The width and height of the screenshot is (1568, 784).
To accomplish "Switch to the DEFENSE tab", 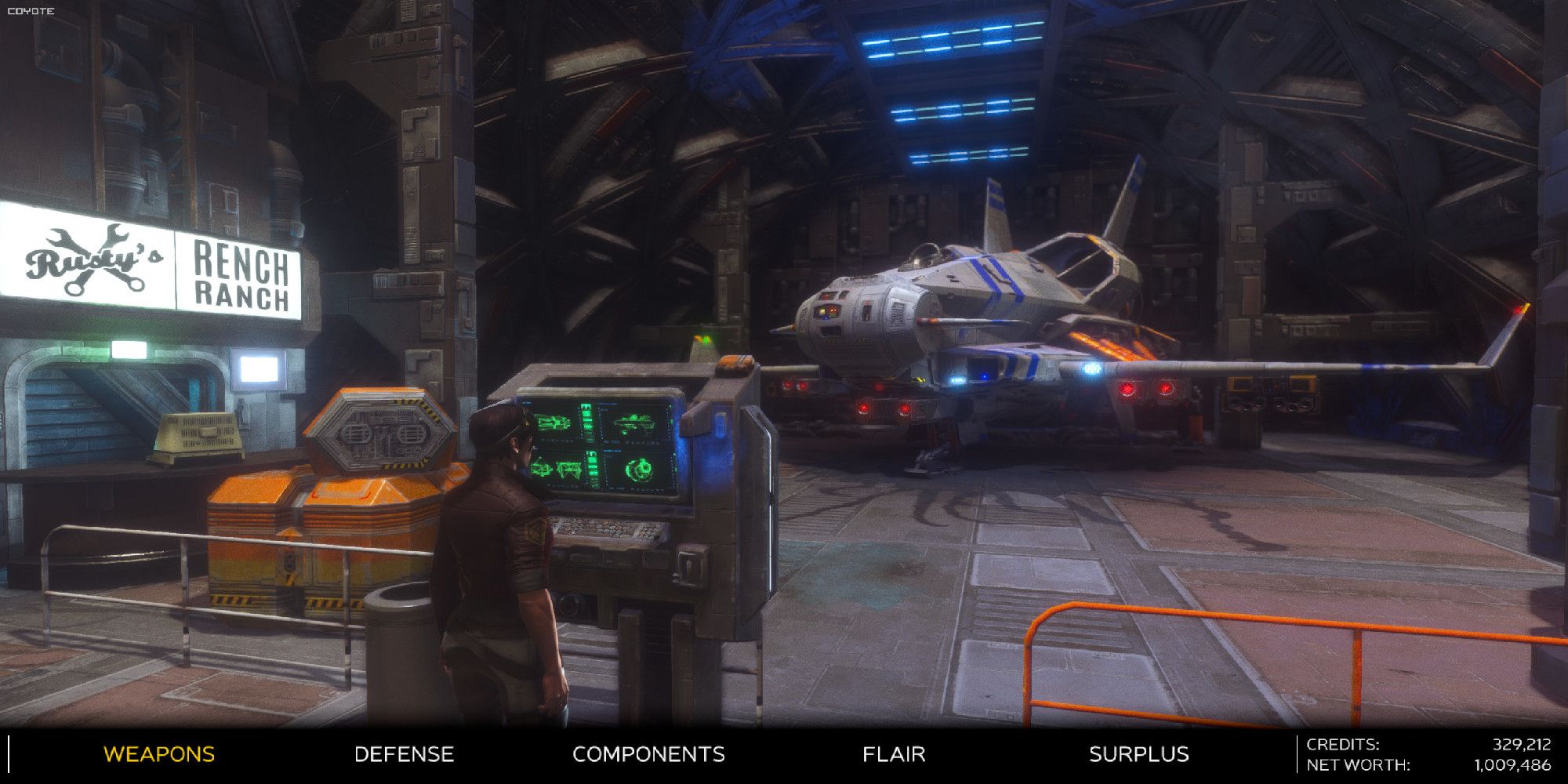I will (x=404, y=755).
